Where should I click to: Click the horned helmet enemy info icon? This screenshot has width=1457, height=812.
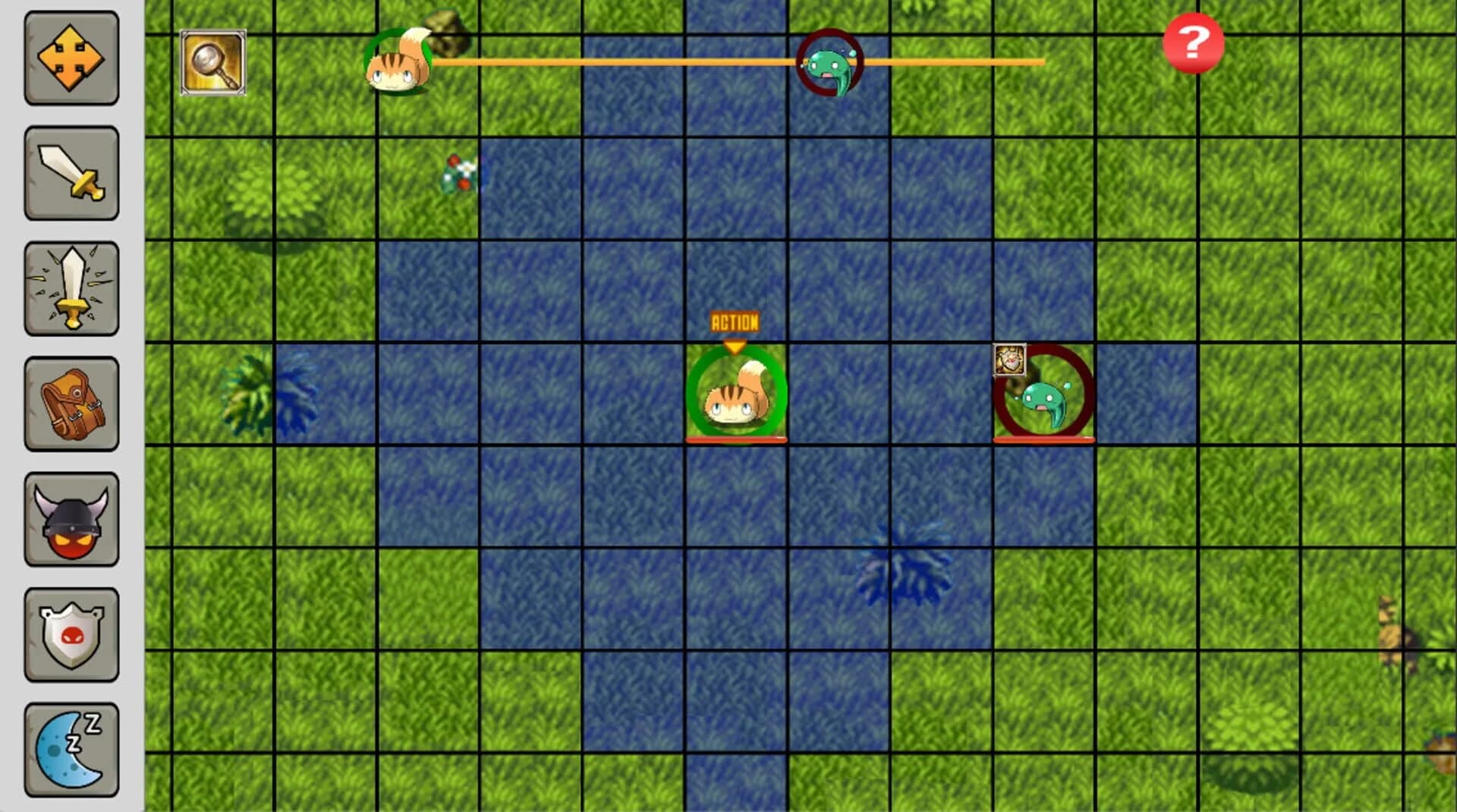71,518
